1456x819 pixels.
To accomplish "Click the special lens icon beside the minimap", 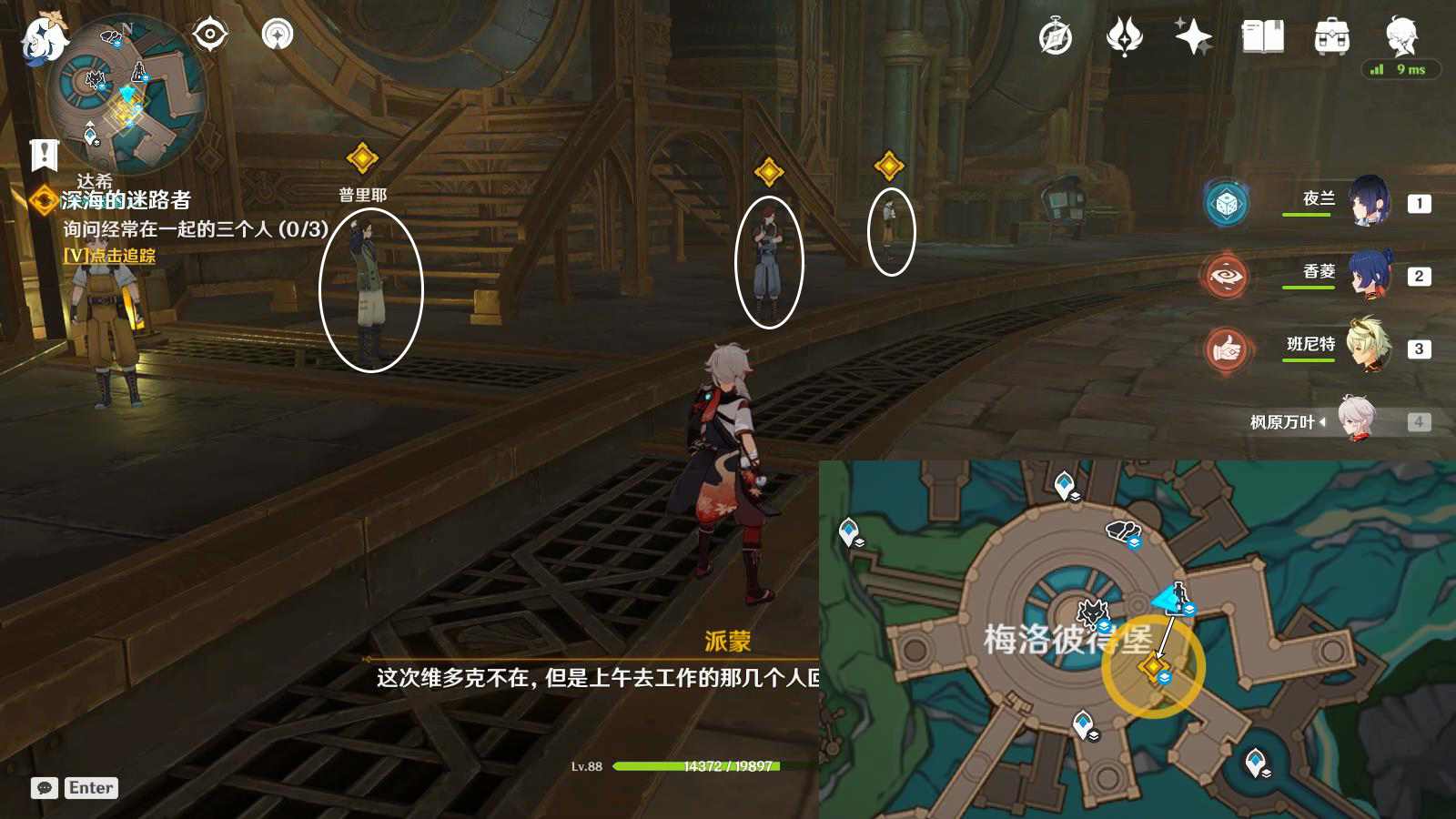I will tap(276, 35).
